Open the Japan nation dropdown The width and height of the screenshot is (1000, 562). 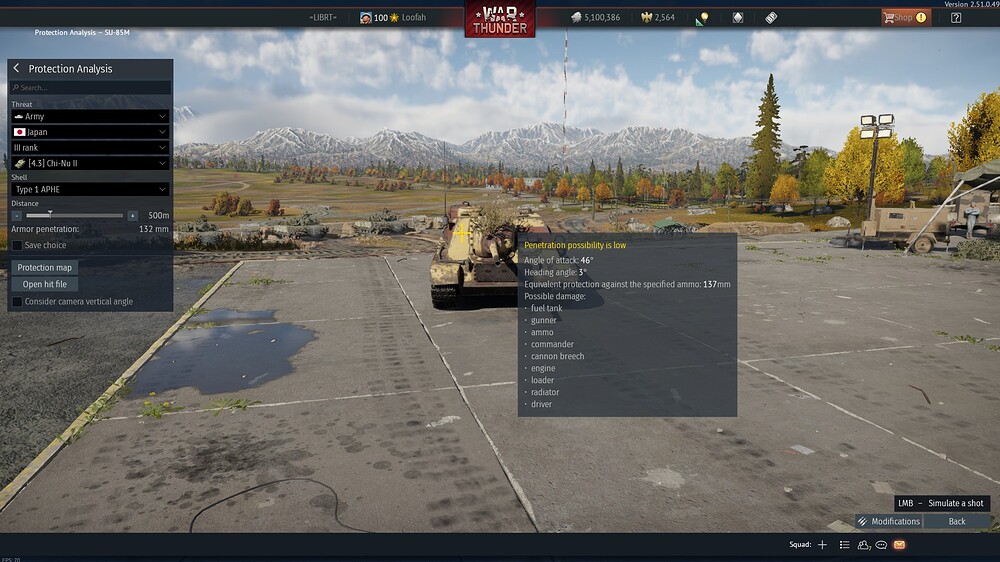pos(90,132)
